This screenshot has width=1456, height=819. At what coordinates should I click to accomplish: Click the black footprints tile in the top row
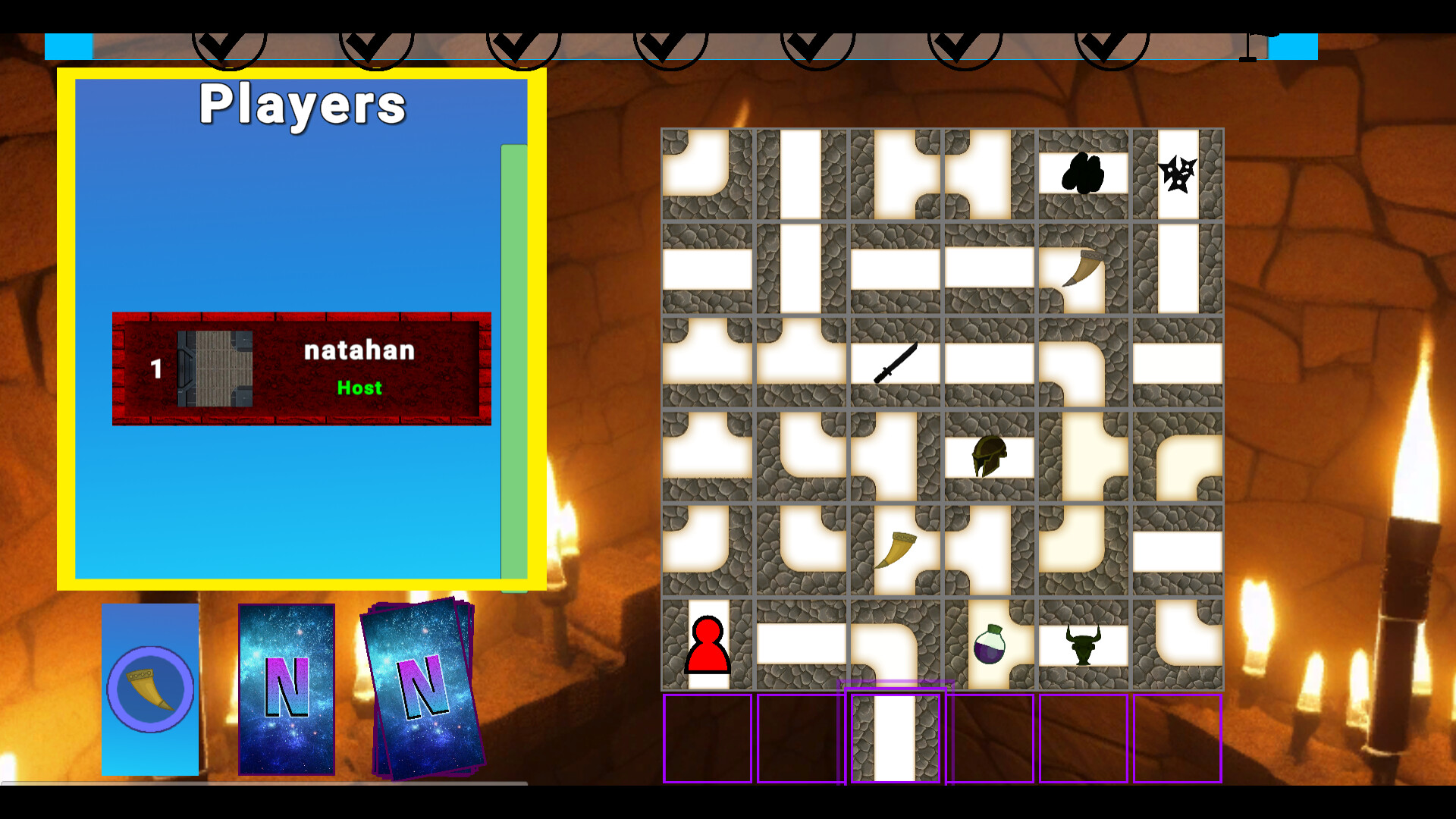pos(1082,171)
